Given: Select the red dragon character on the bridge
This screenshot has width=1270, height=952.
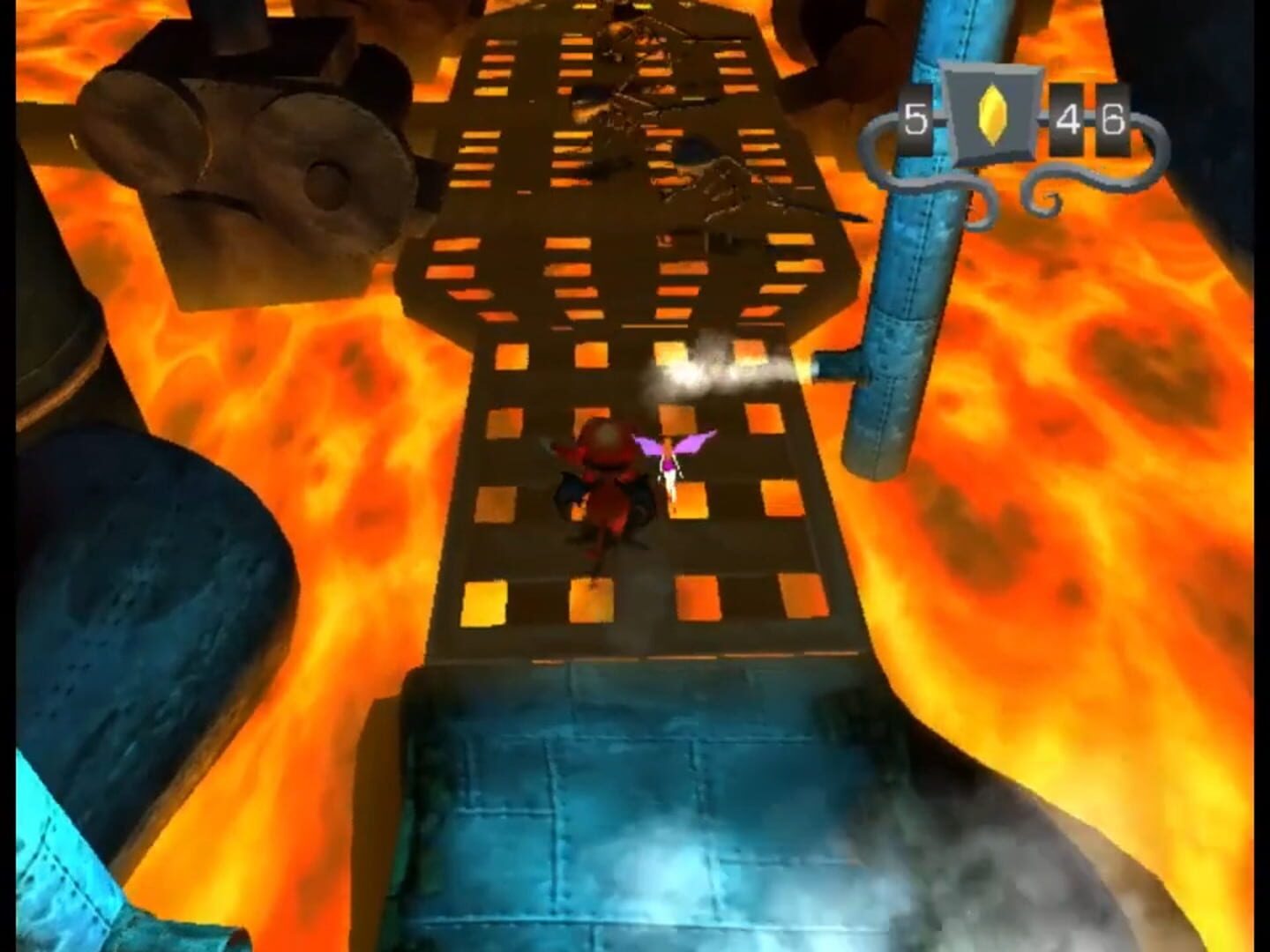Looking at the screenshot, I should (604, 485).
